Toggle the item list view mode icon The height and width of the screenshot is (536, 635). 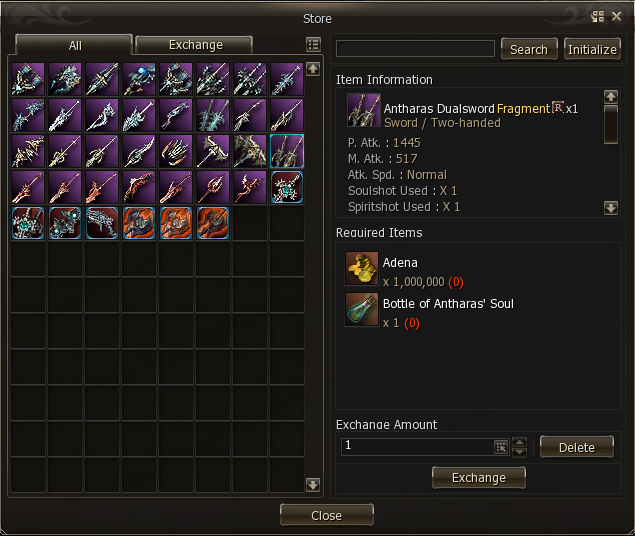[x=313, y=45]
